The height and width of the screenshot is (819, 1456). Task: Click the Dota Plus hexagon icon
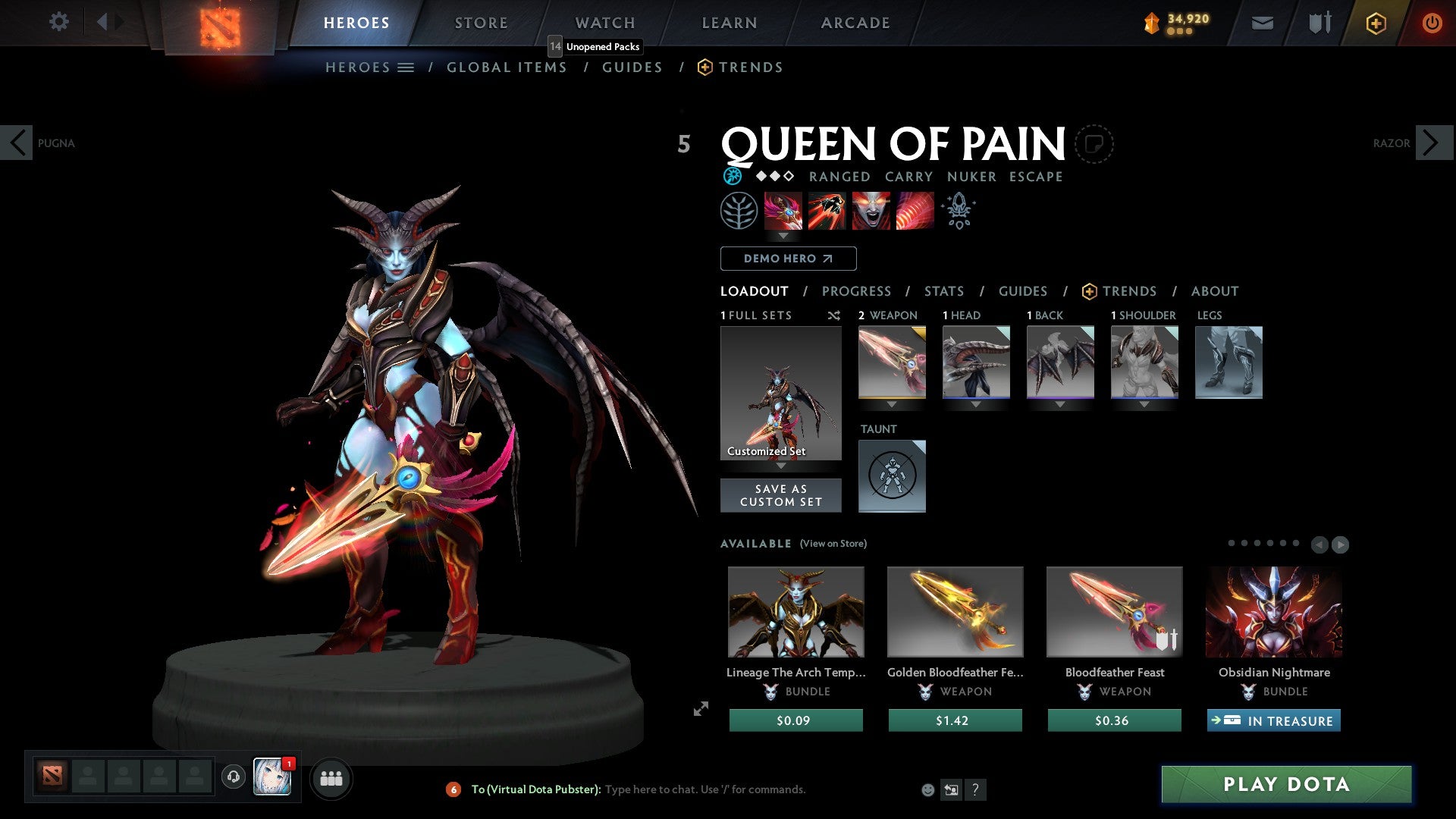pyautogui.click(x=1375, y=23)
